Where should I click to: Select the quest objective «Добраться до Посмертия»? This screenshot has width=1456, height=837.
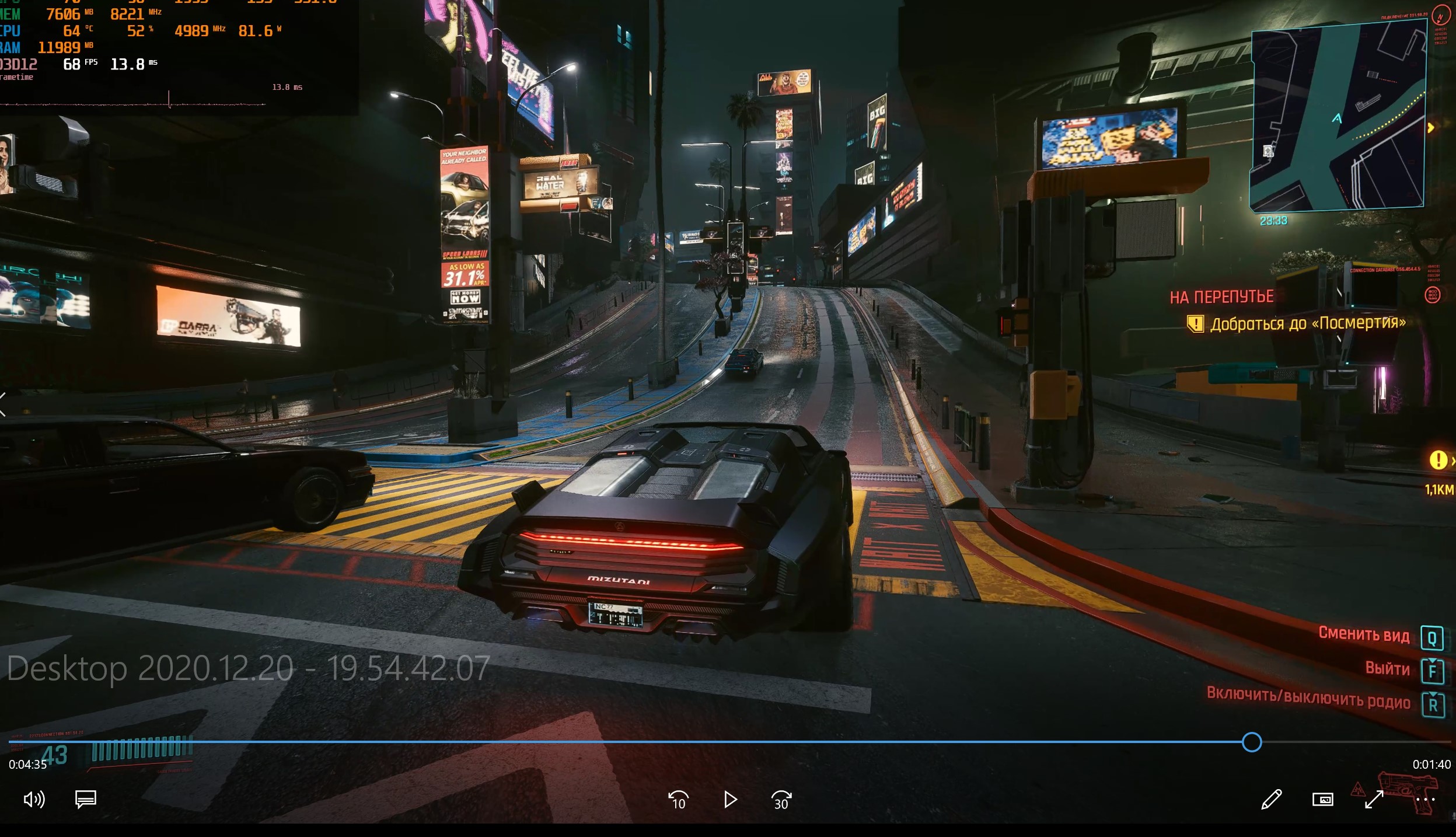[x=1307, y=323]
